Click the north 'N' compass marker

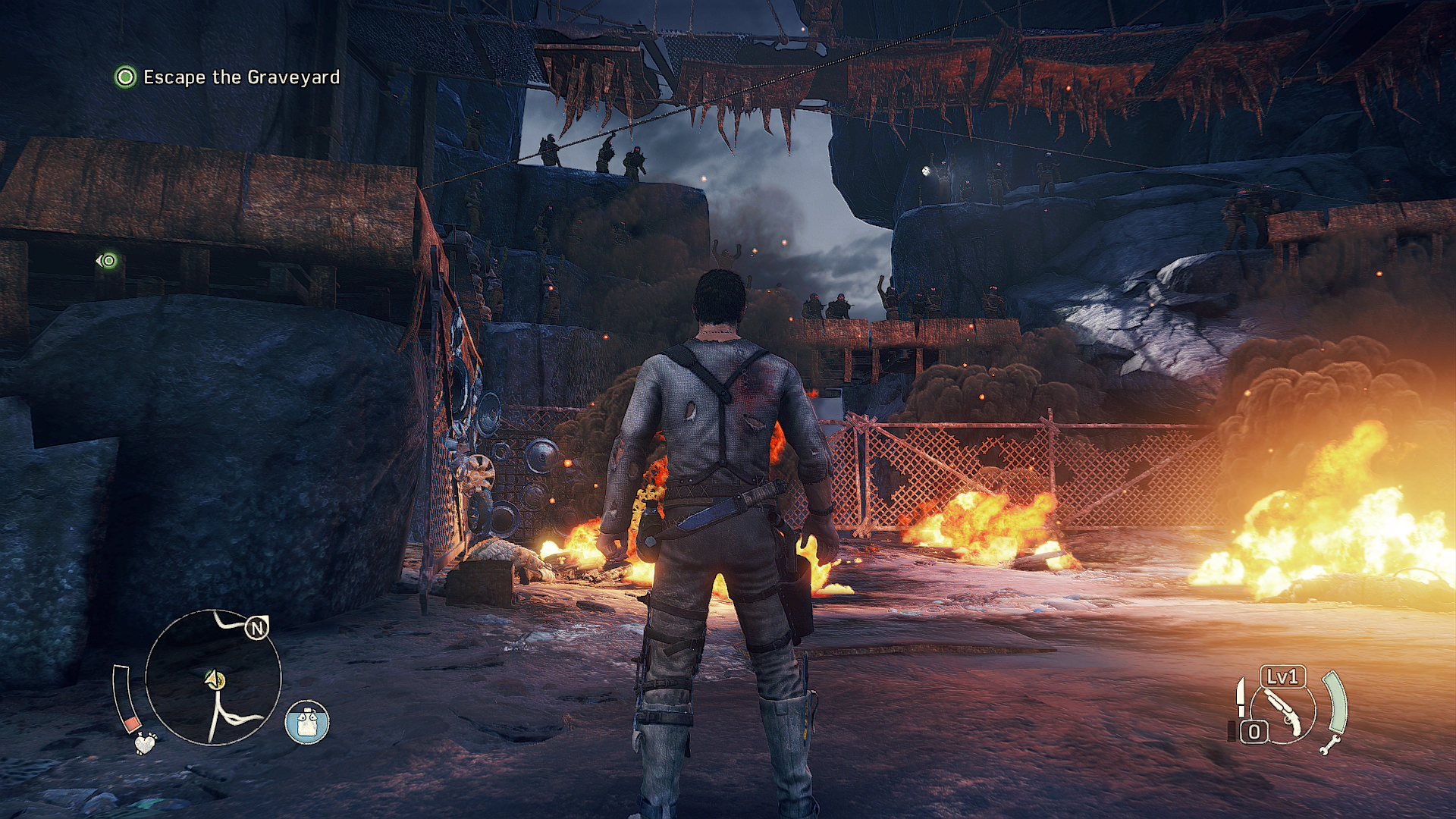257,628
